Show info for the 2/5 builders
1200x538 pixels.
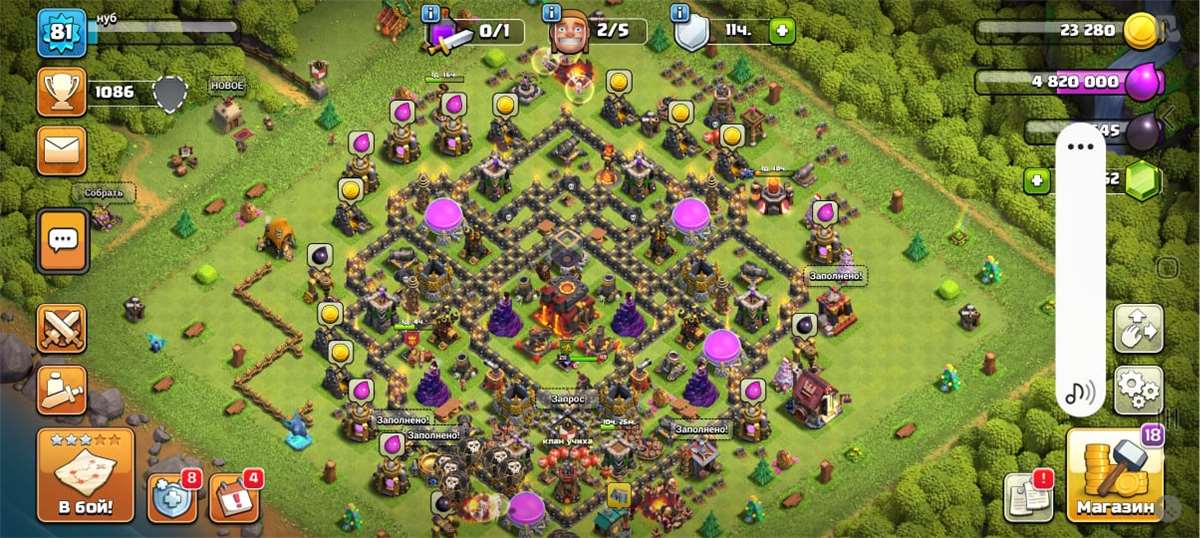click(551, 14)
